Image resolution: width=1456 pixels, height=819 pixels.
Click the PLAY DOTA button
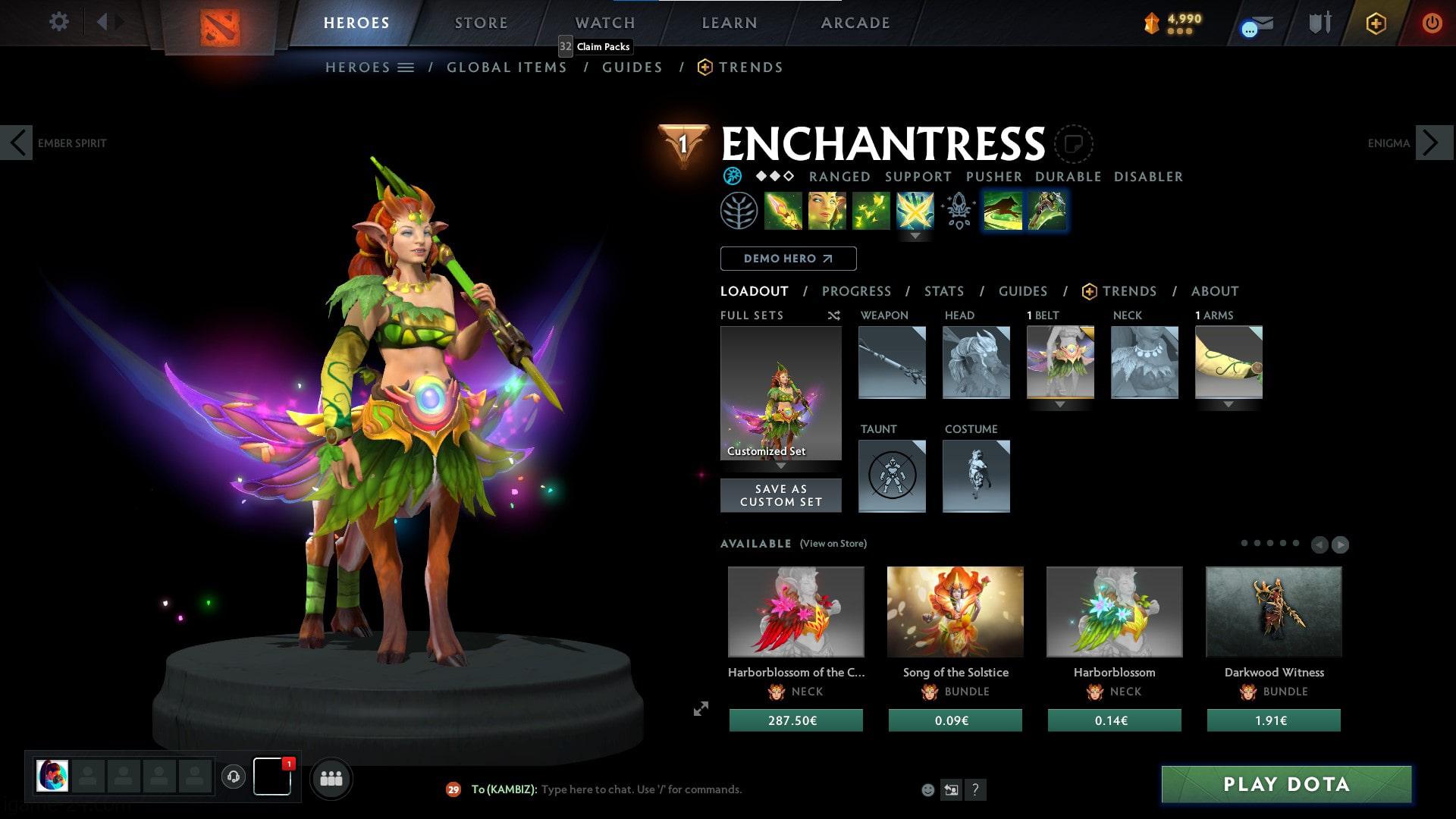[x=1286, y=784]
